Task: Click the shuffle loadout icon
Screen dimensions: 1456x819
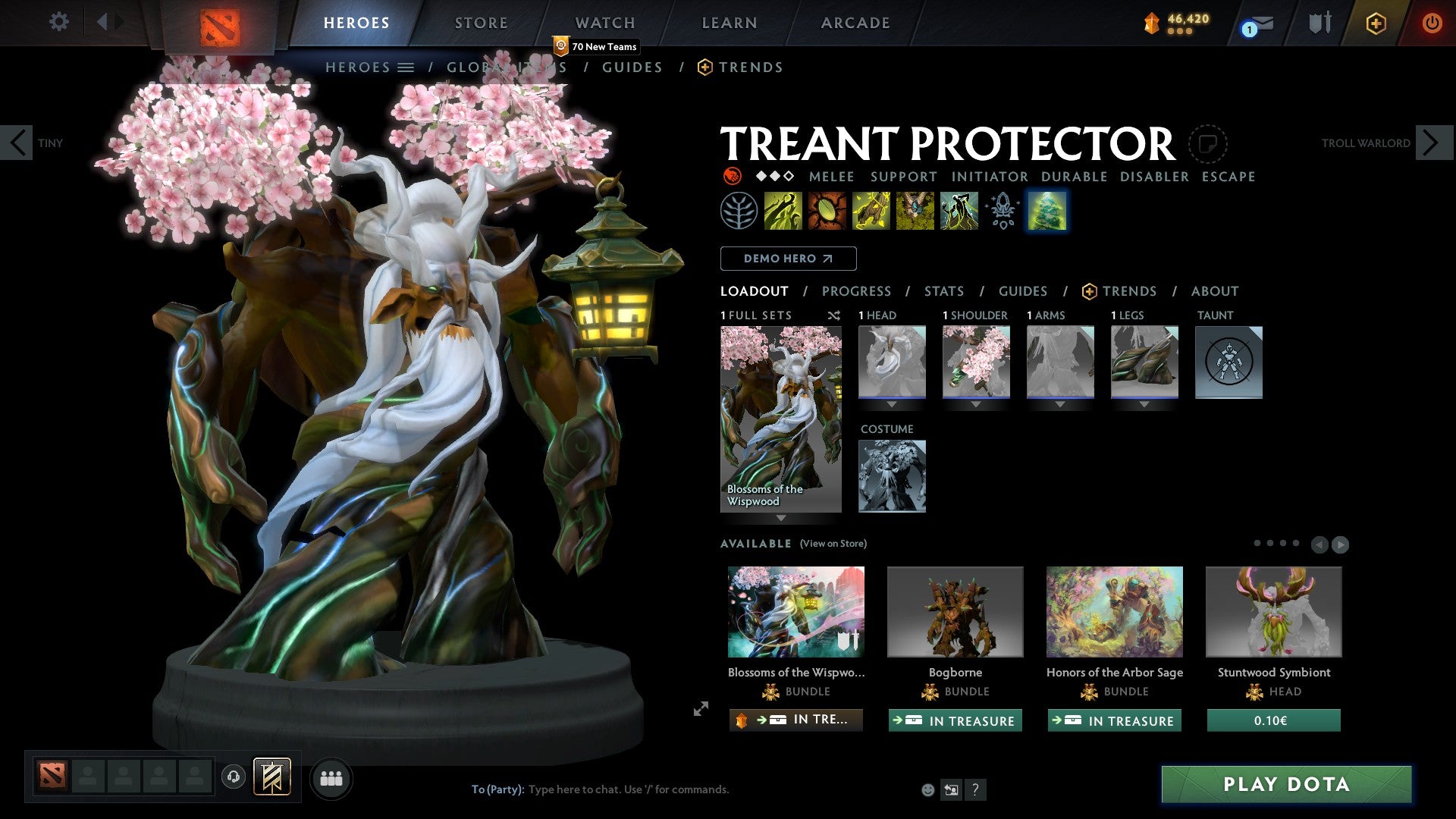Action: tap(834, 315)
